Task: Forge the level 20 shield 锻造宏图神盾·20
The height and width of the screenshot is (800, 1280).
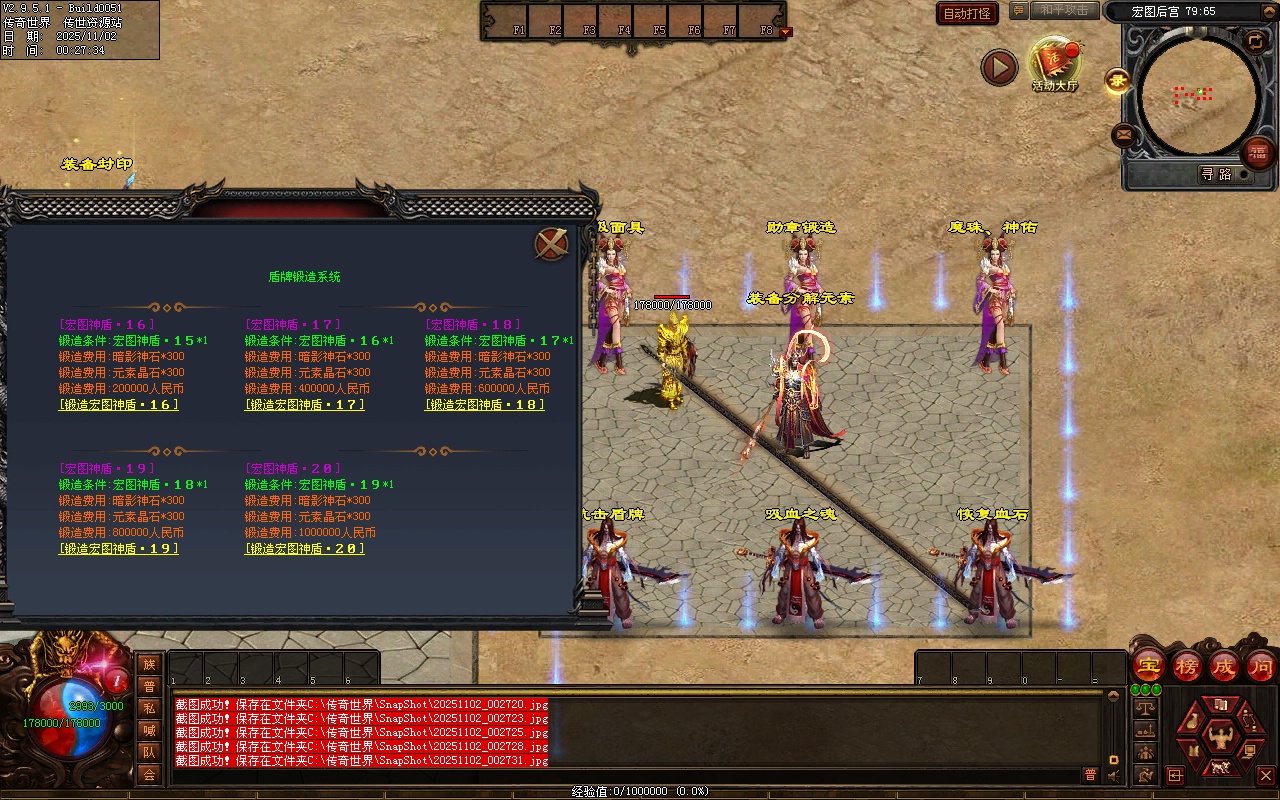Action: tap(305, 549)
